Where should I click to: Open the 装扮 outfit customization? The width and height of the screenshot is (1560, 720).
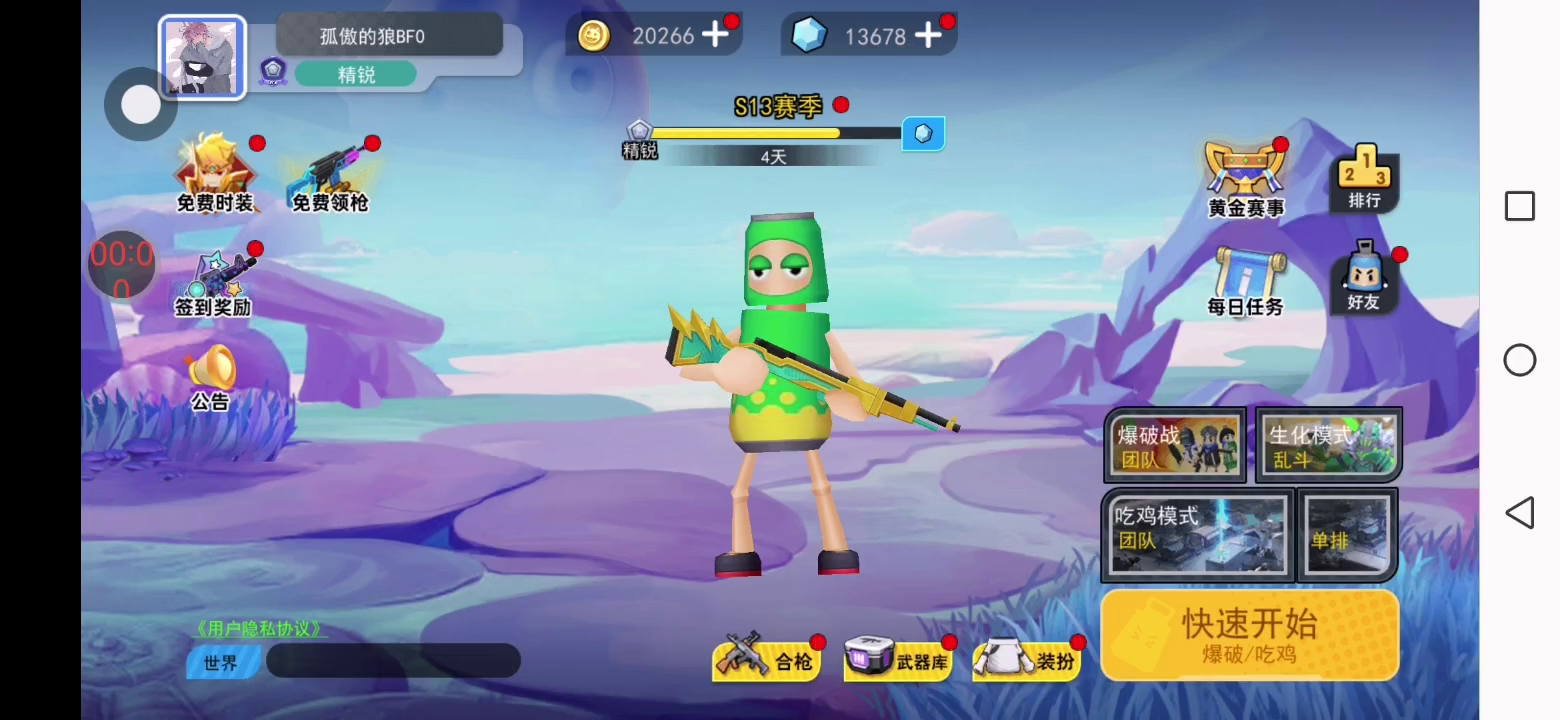(1027, 658)
